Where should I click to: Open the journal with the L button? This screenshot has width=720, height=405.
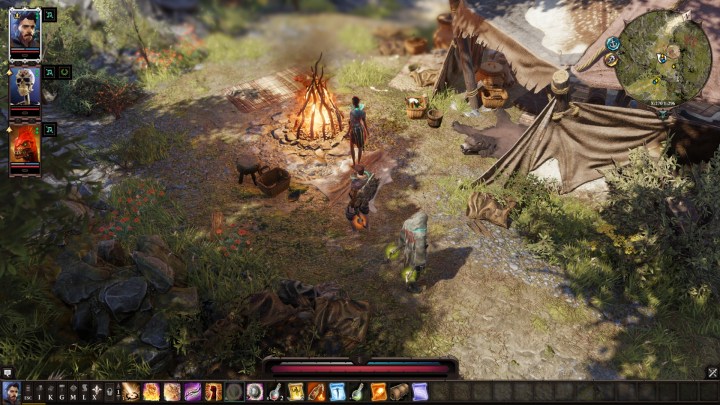(84, 395)
